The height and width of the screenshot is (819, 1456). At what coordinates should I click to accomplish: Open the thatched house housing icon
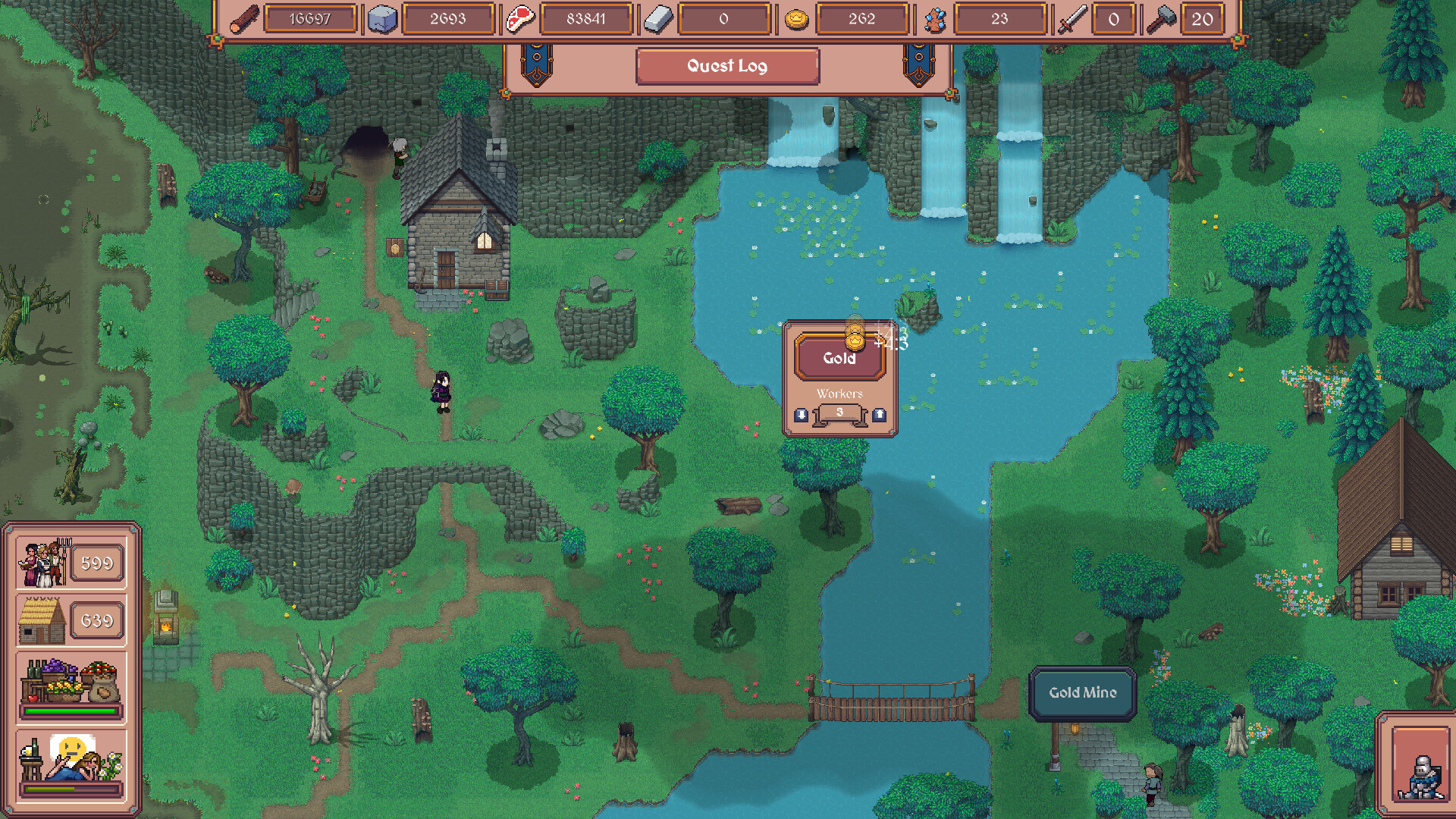click(42, 620)
